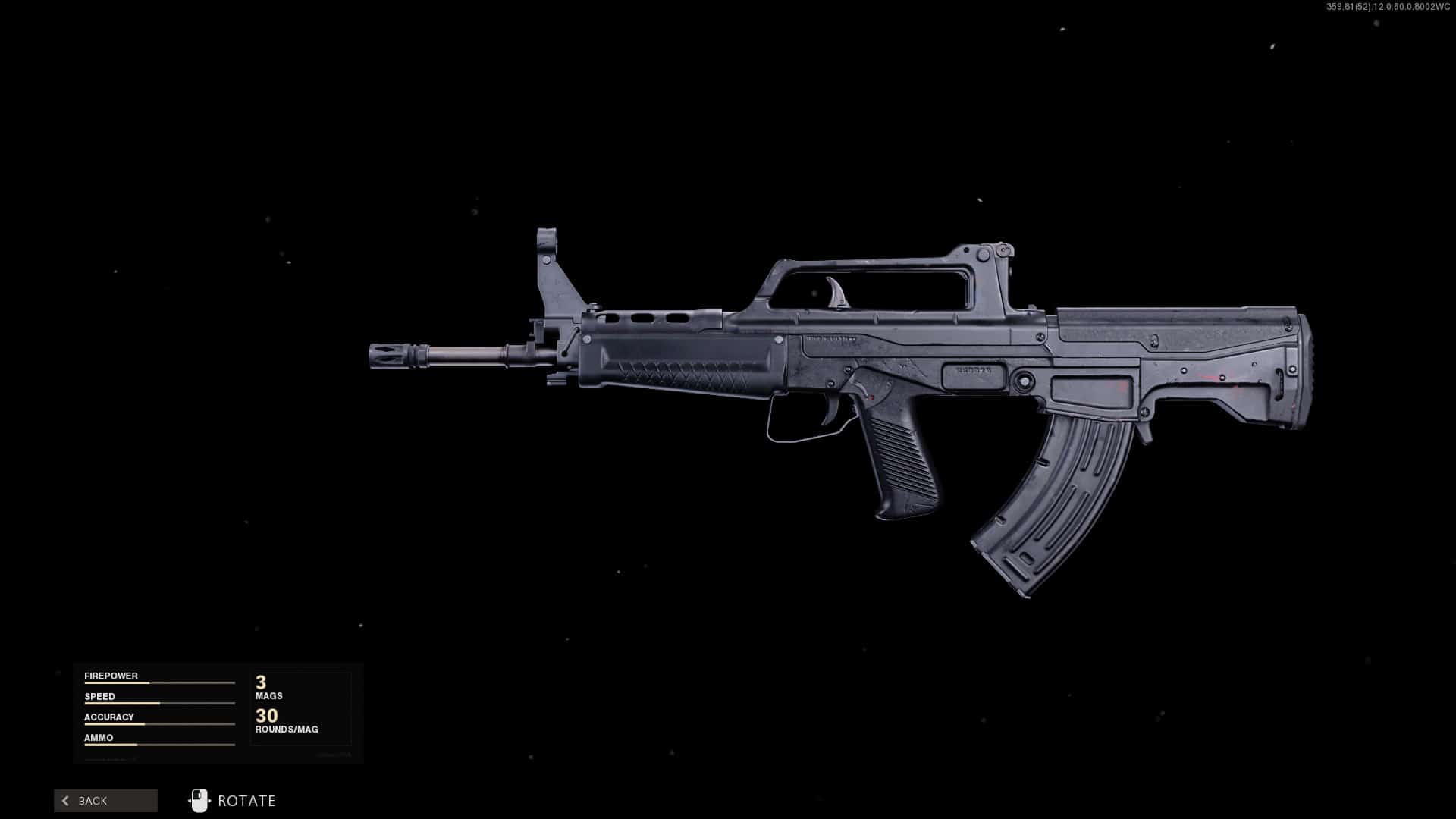
Task: Click the SPEED stat bar
Action: coord(159,702)
